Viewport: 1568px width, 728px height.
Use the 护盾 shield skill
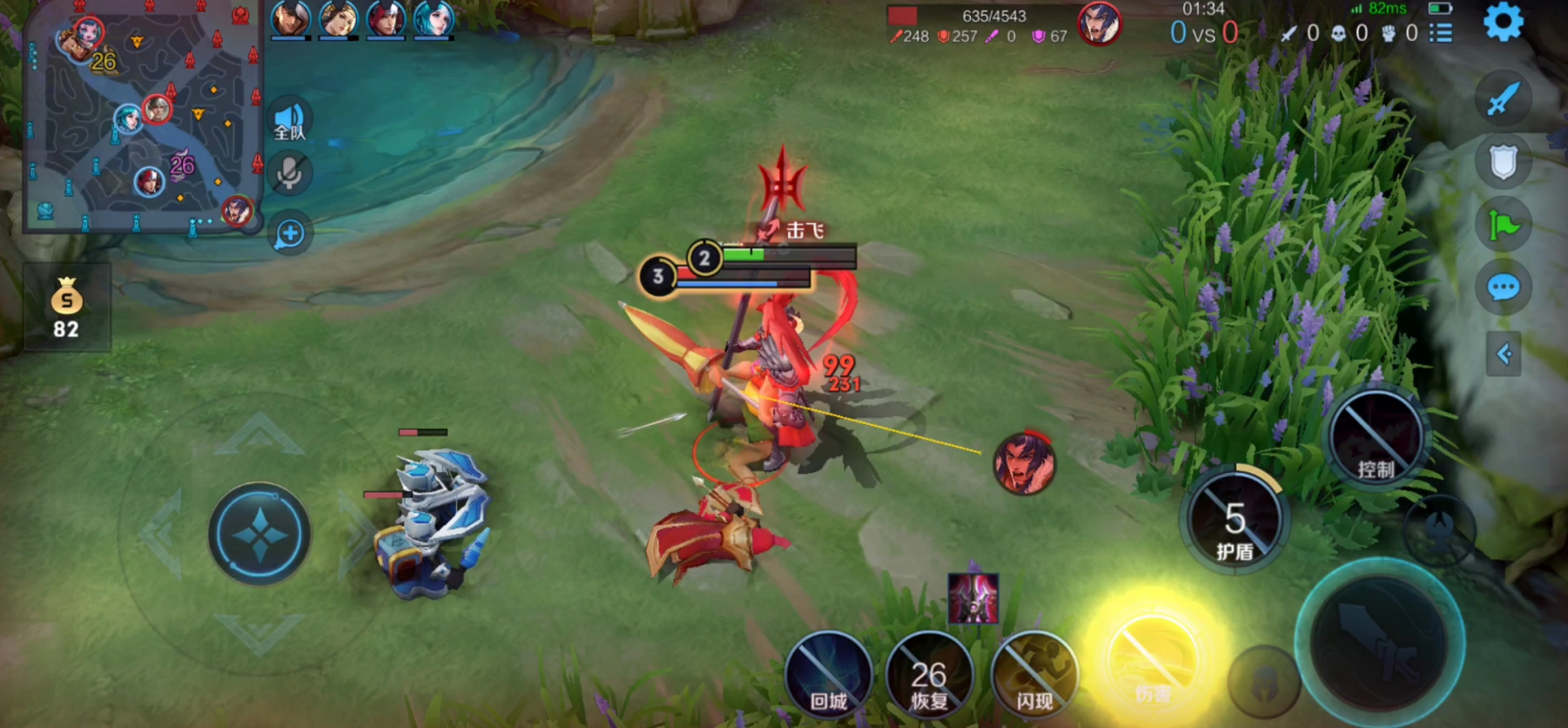[1235, 521]
